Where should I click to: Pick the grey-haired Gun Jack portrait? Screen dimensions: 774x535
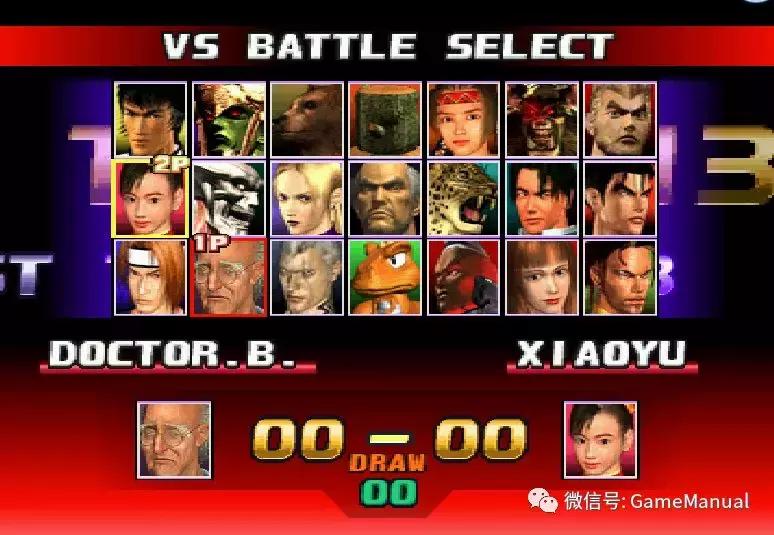[307, 276]
